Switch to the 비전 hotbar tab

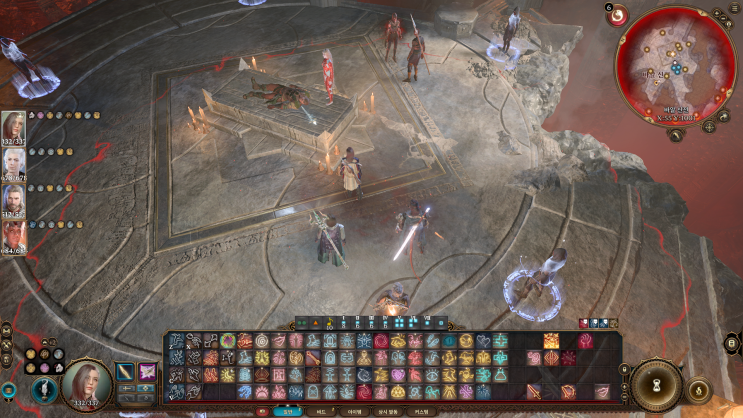(322, 411)
